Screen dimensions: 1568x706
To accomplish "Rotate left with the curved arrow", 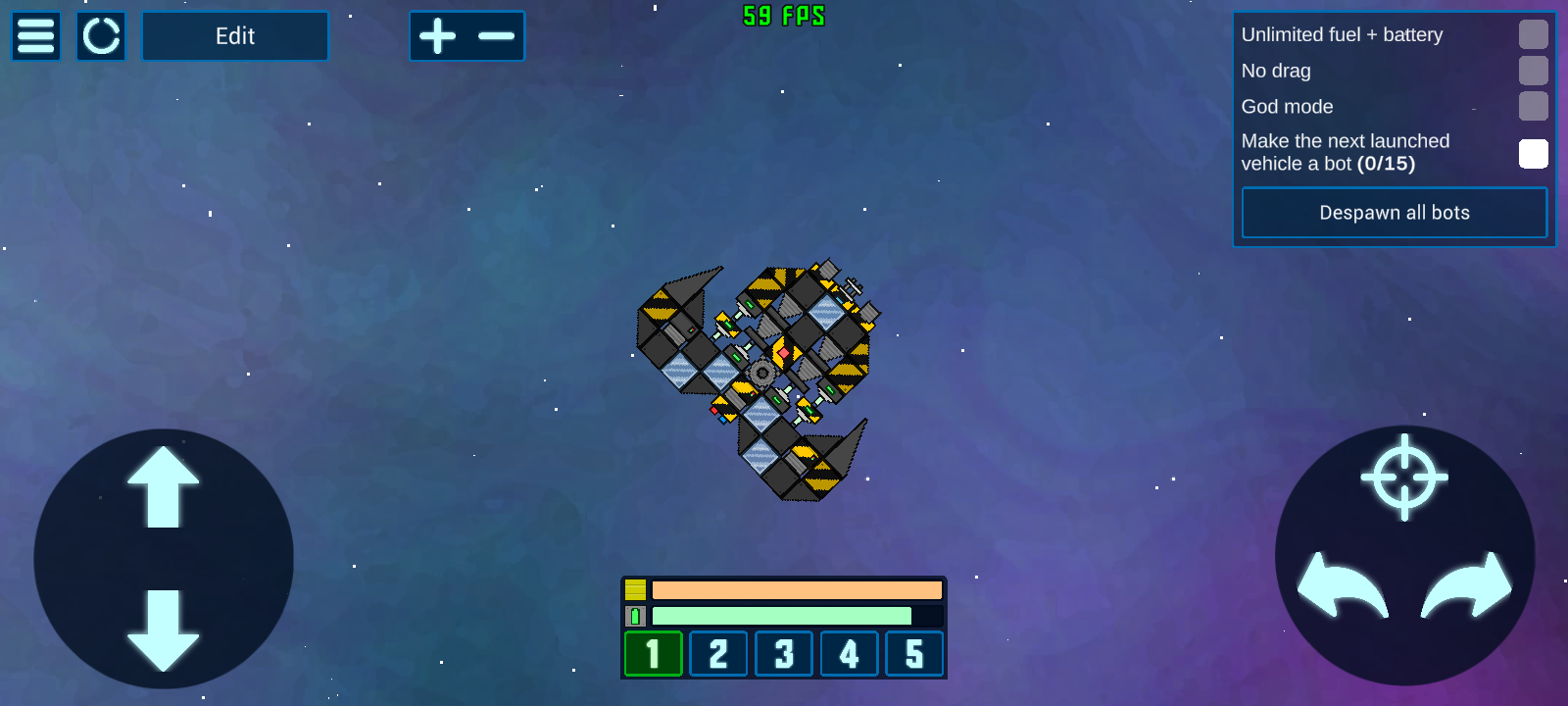I will click(1342, 586).
